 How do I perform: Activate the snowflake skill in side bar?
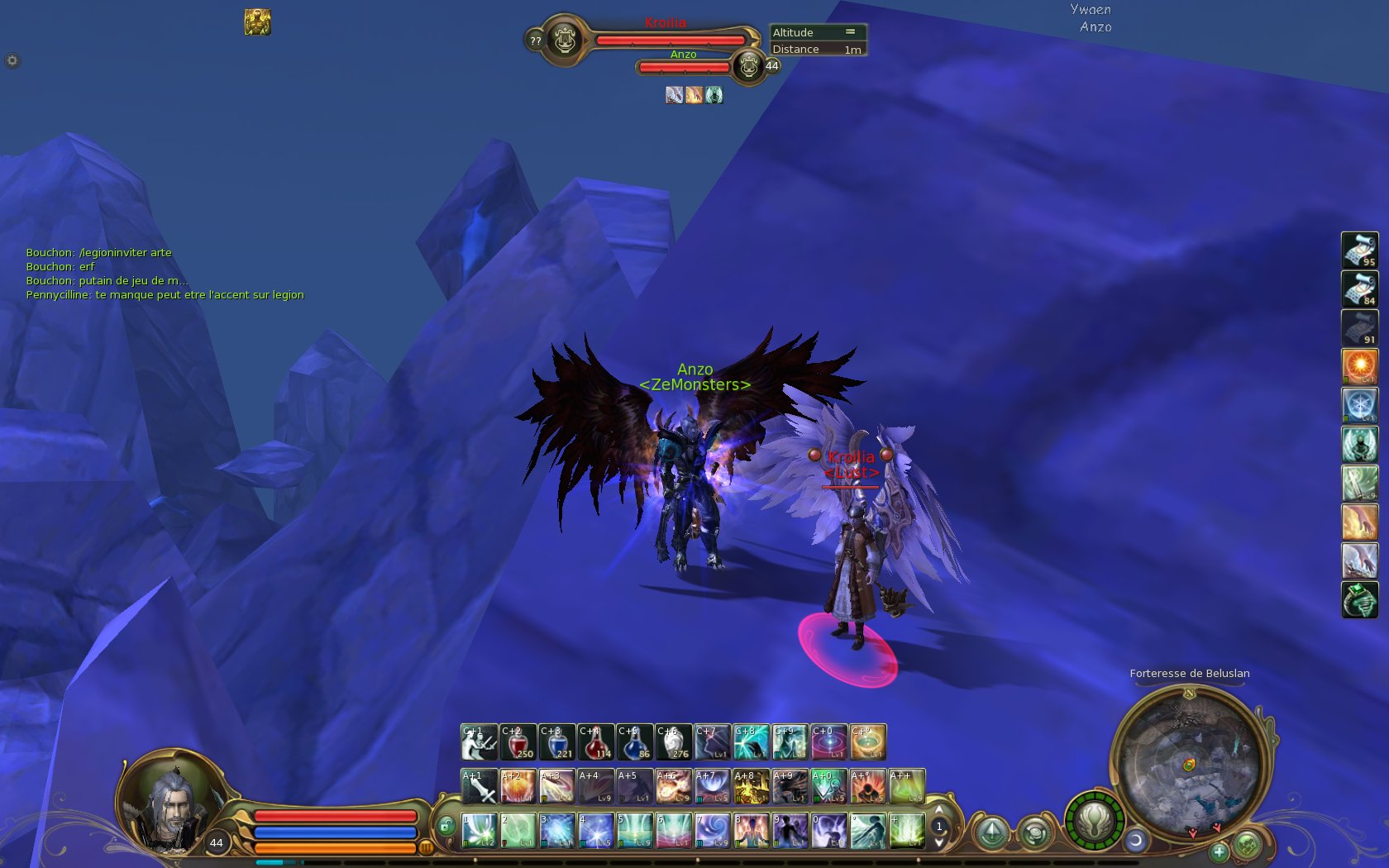coord(1359,405)
